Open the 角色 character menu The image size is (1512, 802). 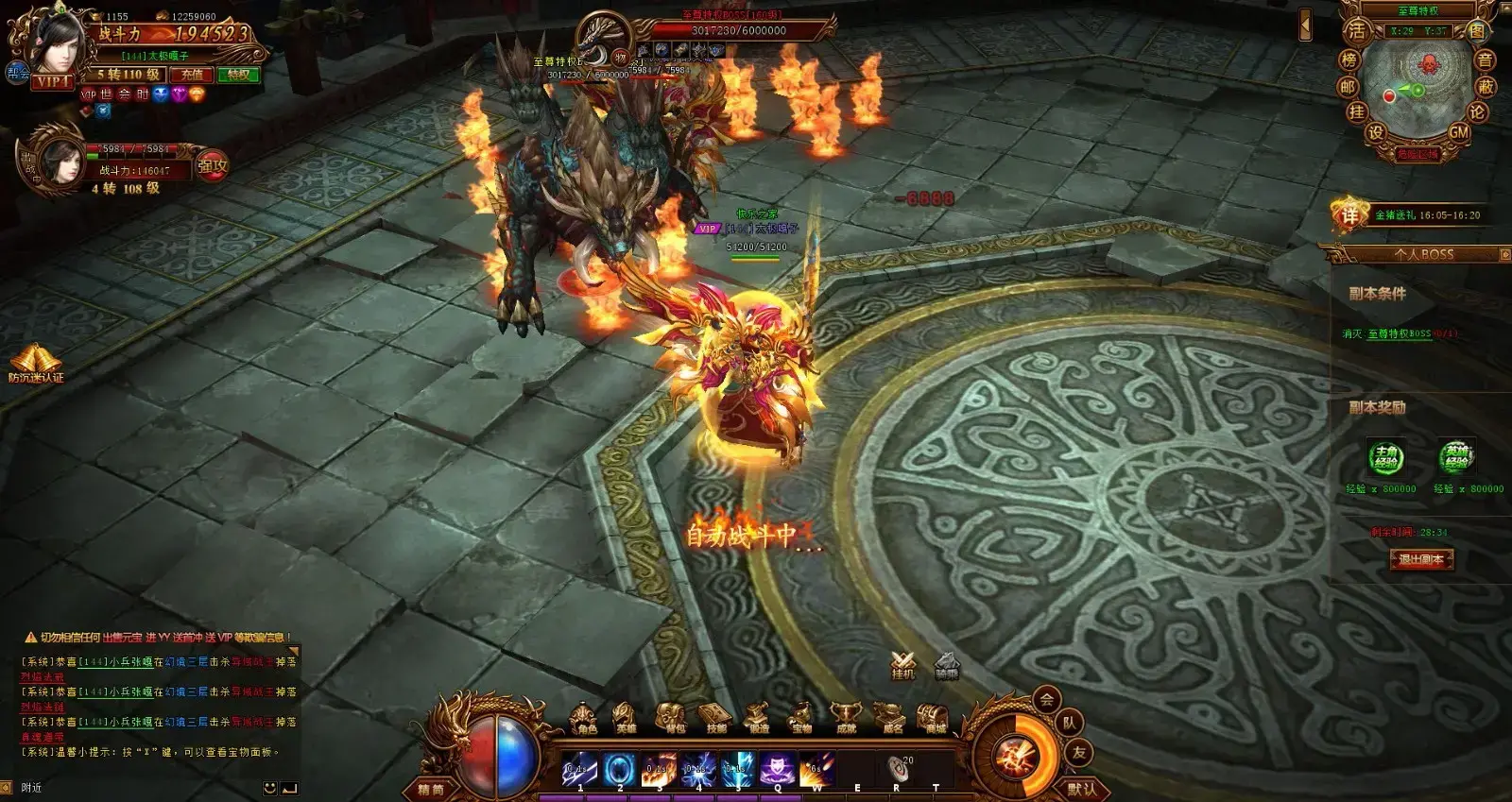tap(586, 718)
